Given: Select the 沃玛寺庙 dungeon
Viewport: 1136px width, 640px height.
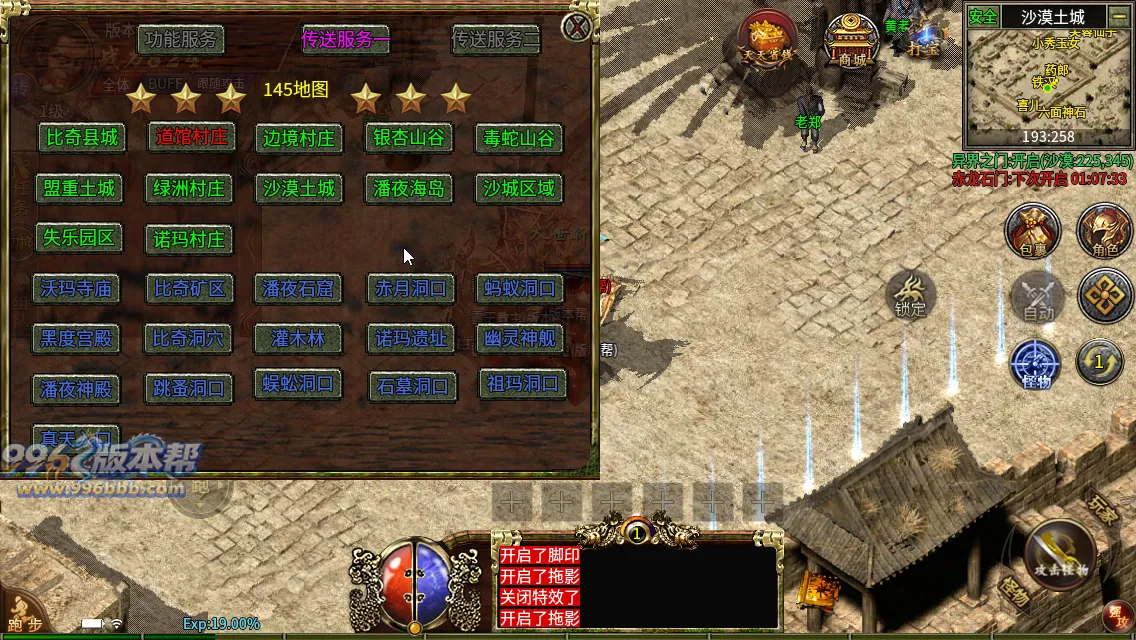Looking at the screenshot, I should 76,289.
